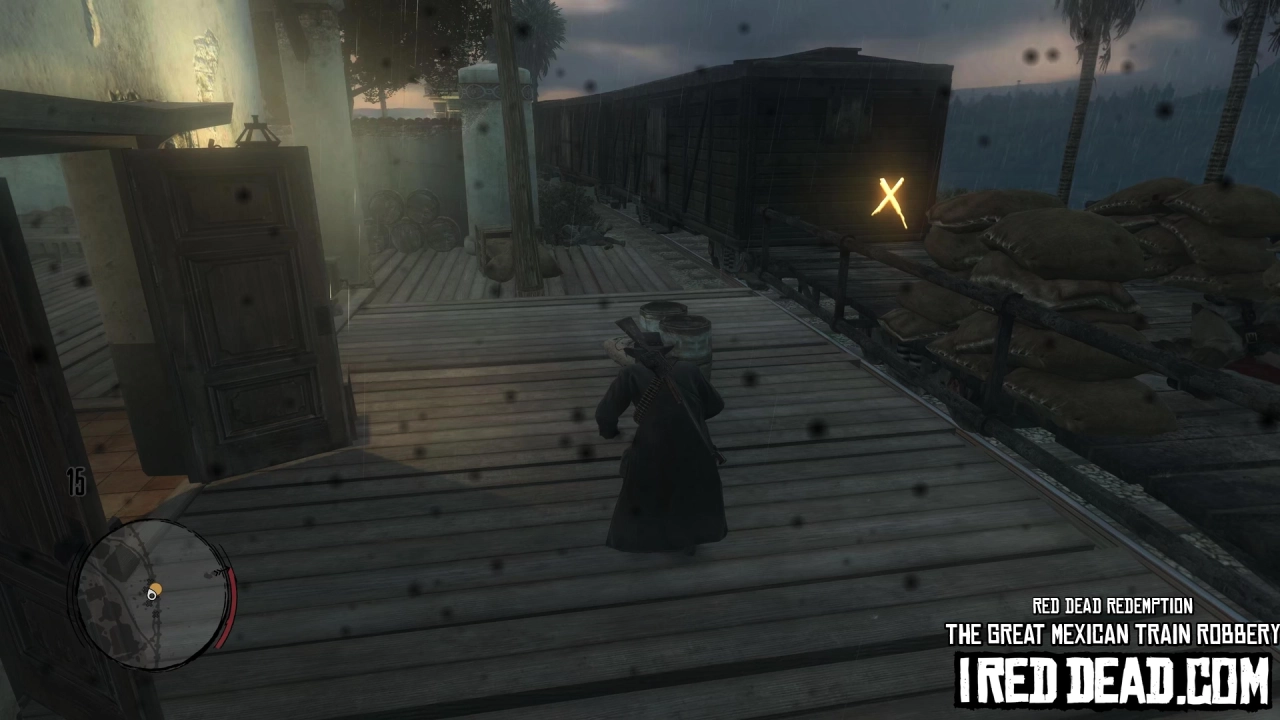This screenshot has width=1280, height=720.
Task: Click the ammo count showing 15
Action: pyautogui.click(x=78, y=483)
